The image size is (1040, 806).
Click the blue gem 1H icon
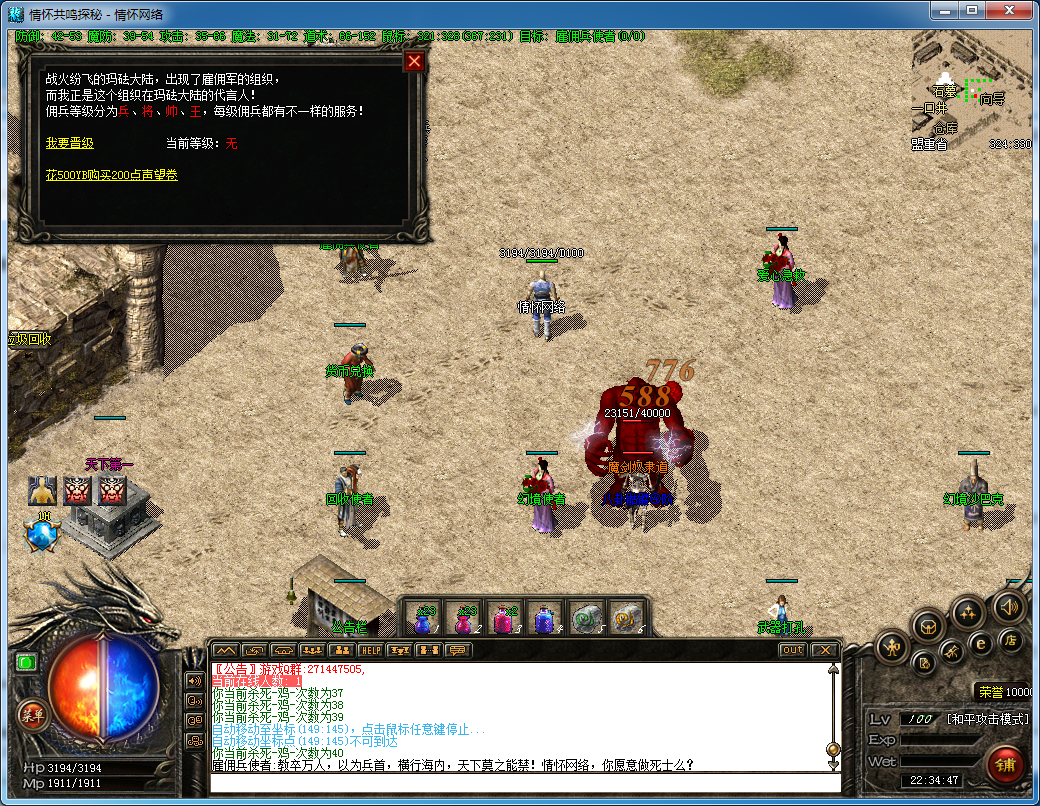coord(43,534)
